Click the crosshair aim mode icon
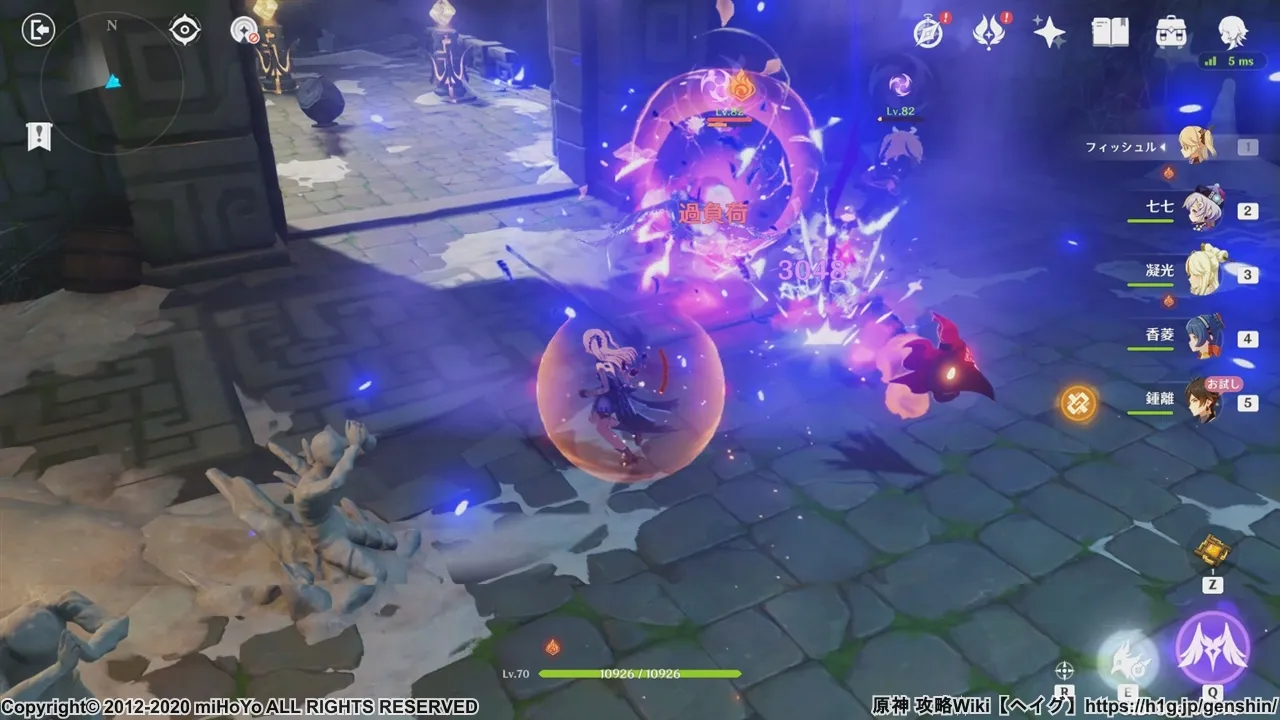This screenshot has height=720, width=1280. [x=1065, y=670]
